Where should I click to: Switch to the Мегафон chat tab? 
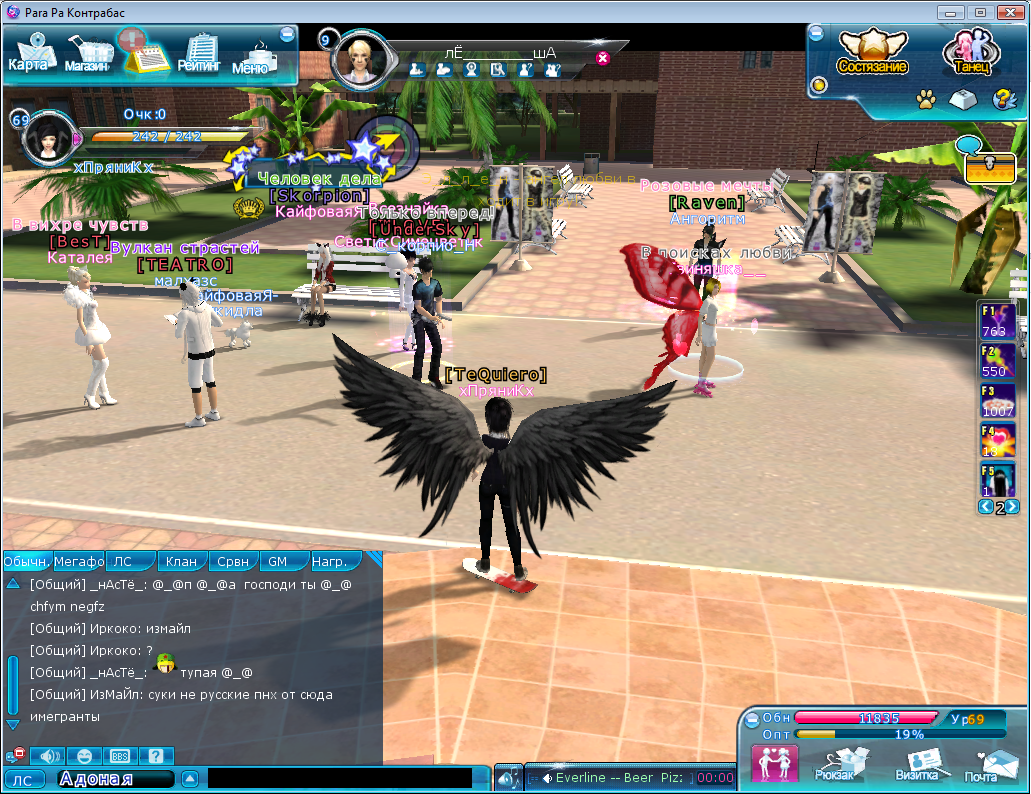79,561
